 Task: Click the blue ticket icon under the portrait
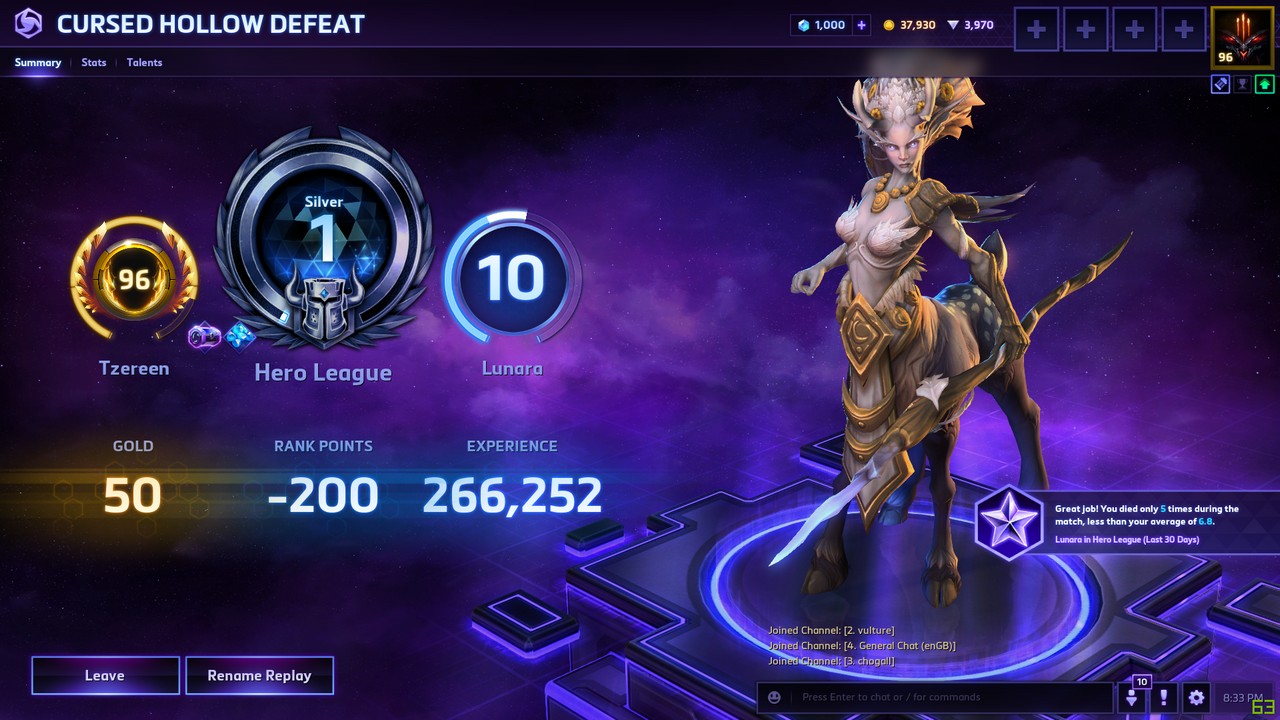click(x=1220, y=85)
